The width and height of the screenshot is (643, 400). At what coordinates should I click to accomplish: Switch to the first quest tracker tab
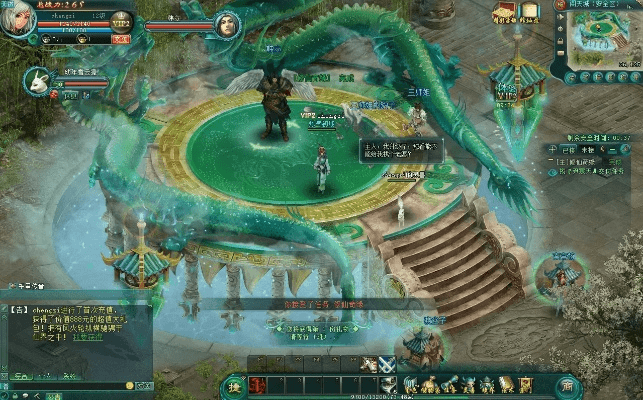click(x=567, y=149)
